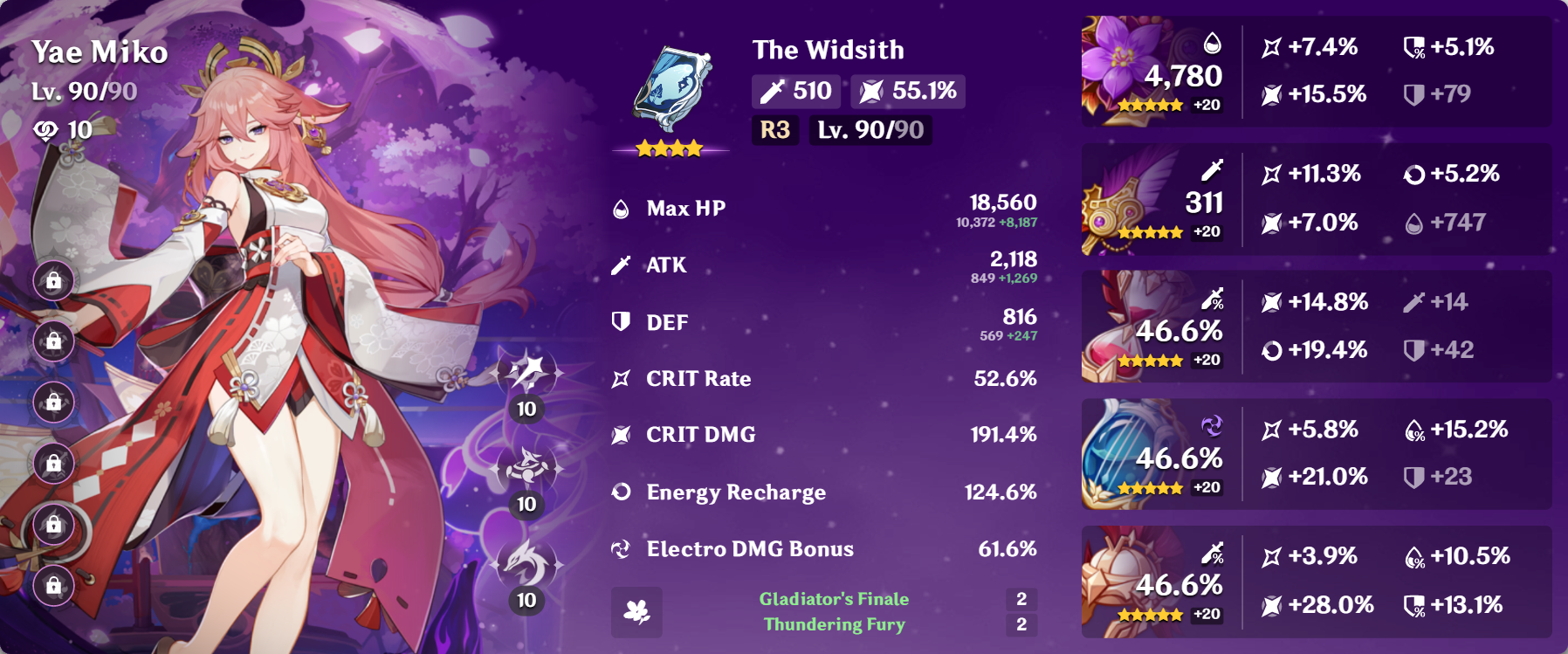Click the Electro DMG Bonus swirl icon
Screen dimensions: 1568x654
tap(621, 548)
